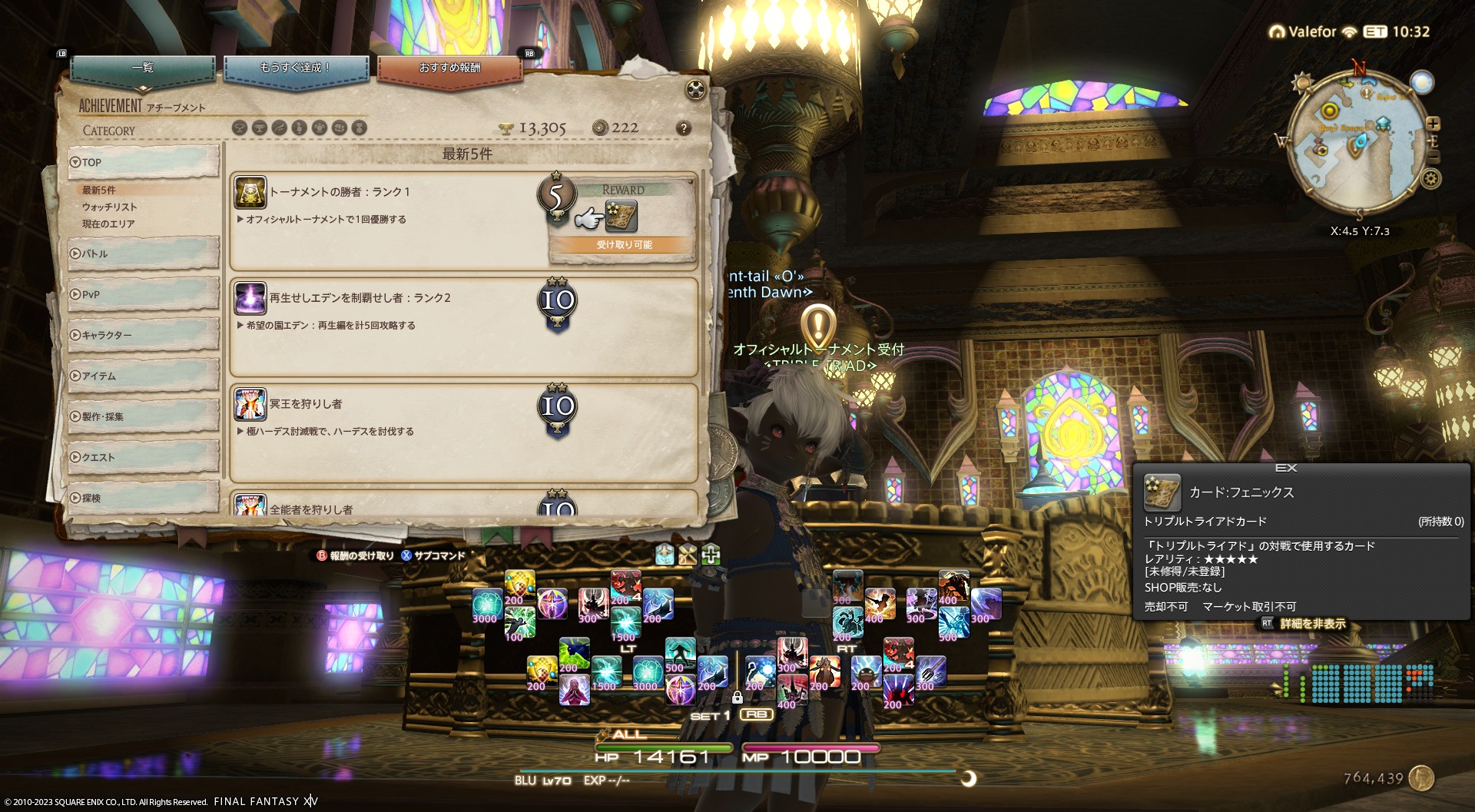This screenshot has width=1475, height=812.
Task: Open the もうすぐ達成！ tab
Action: pyautogui.click(x=296, y=69)
